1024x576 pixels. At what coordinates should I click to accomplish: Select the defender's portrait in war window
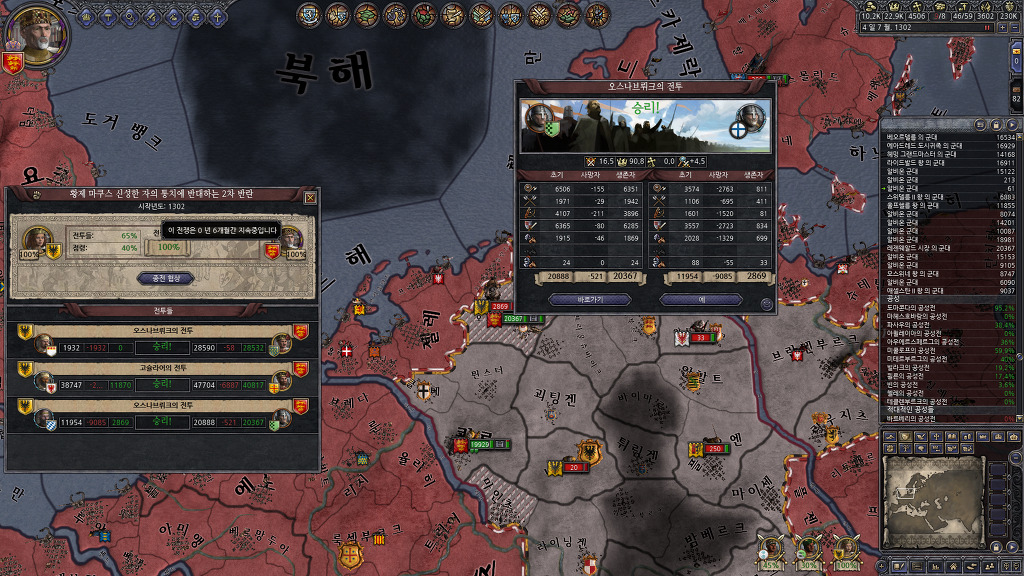pyautogui.click(x=292, y=240)
